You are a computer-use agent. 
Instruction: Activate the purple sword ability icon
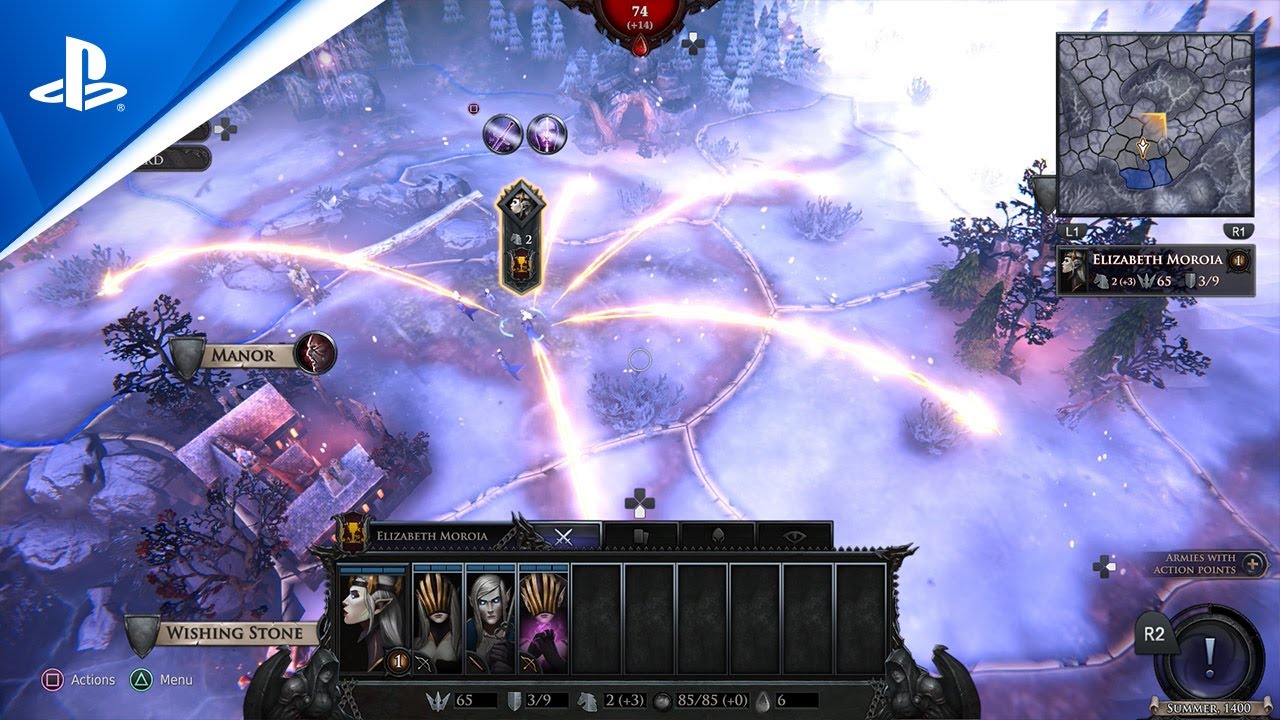pos(503,133)
